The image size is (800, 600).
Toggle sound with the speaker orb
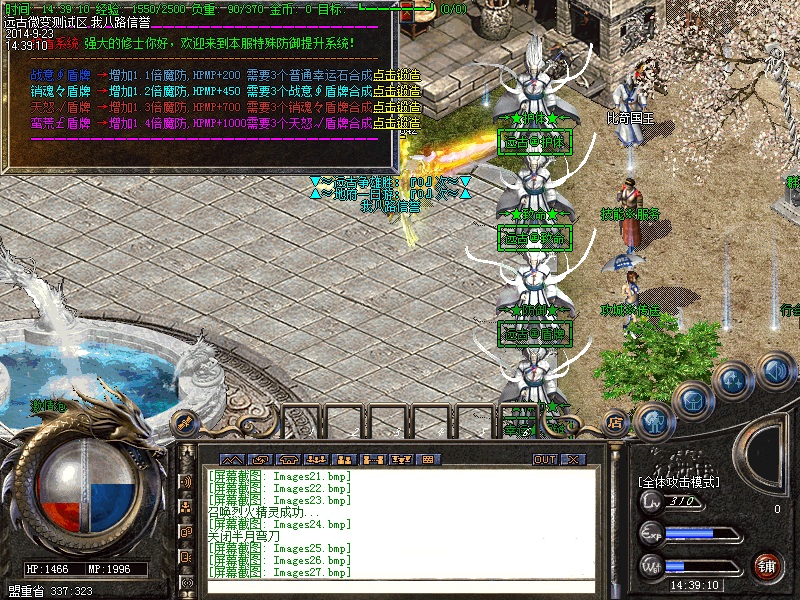point(774,370)
